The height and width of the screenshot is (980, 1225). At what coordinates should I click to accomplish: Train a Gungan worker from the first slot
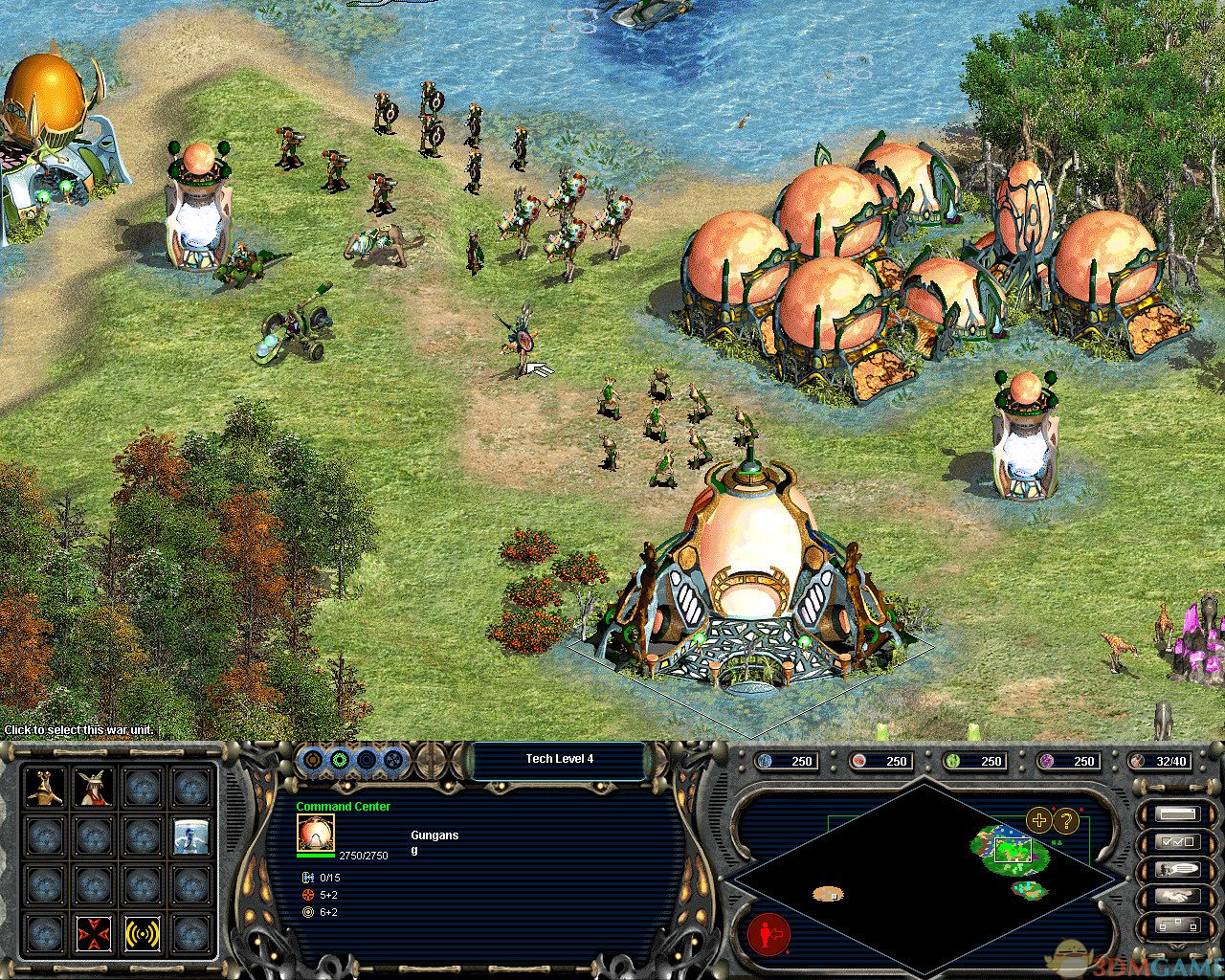(45, 787)
